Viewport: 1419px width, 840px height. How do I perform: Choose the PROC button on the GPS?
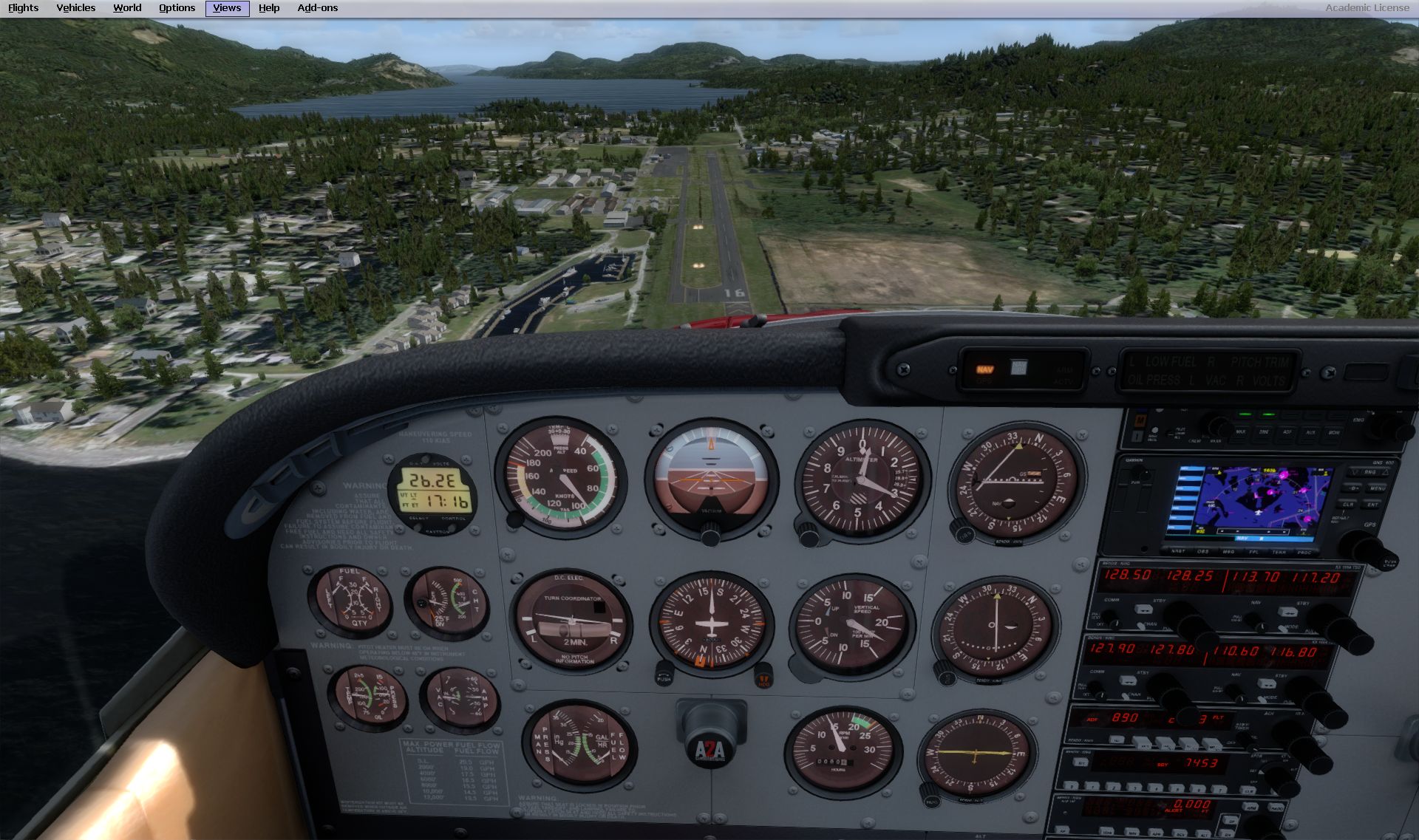(1304, 553)
